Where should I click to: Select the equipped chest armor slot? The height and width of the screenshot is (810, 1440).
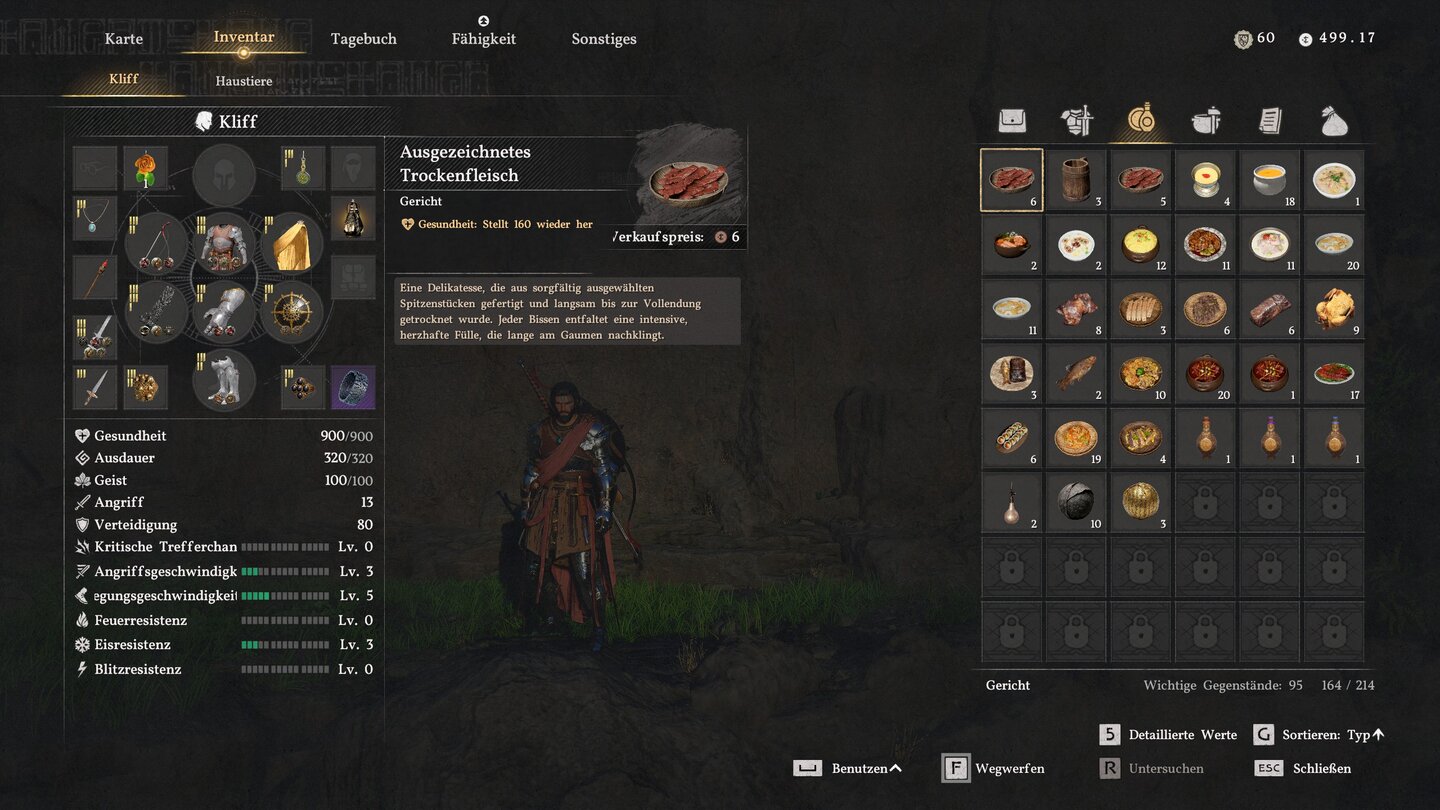tap(224, 244)
